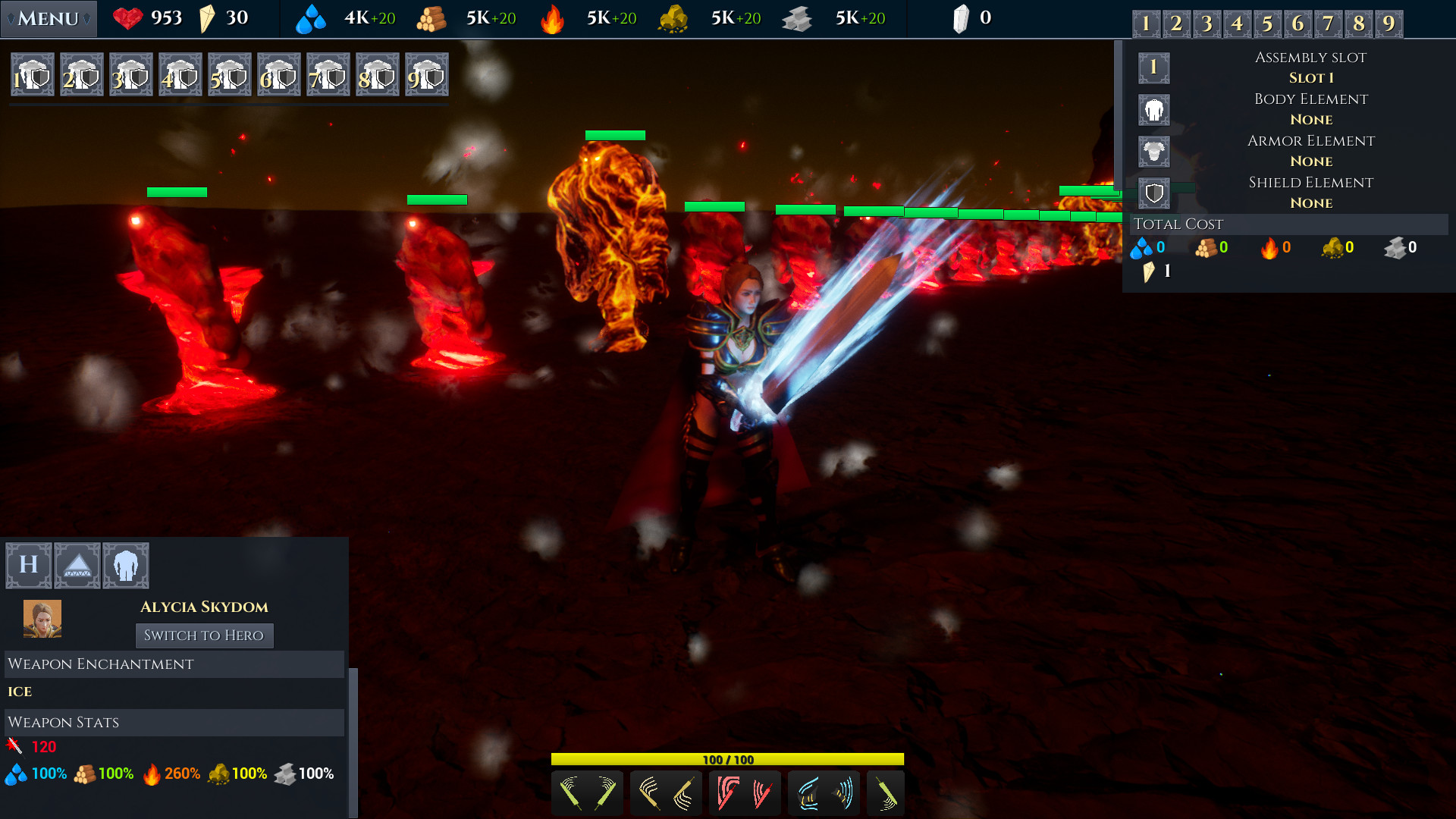Viewport: 1456px width, 819px height.
Task: Click the yellow 100/100 progress bar
Action: [x=728, y=758]
